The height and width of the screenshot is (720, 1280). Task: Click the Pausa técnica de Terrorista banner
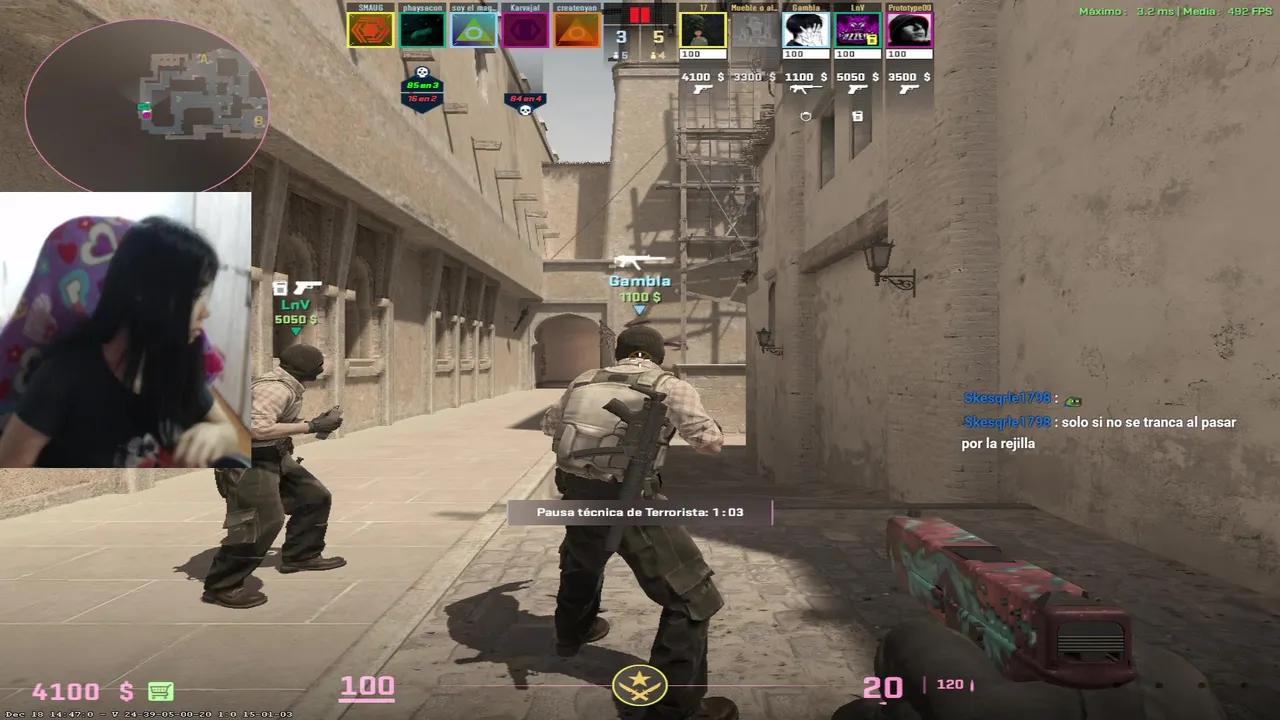point(640,512)
